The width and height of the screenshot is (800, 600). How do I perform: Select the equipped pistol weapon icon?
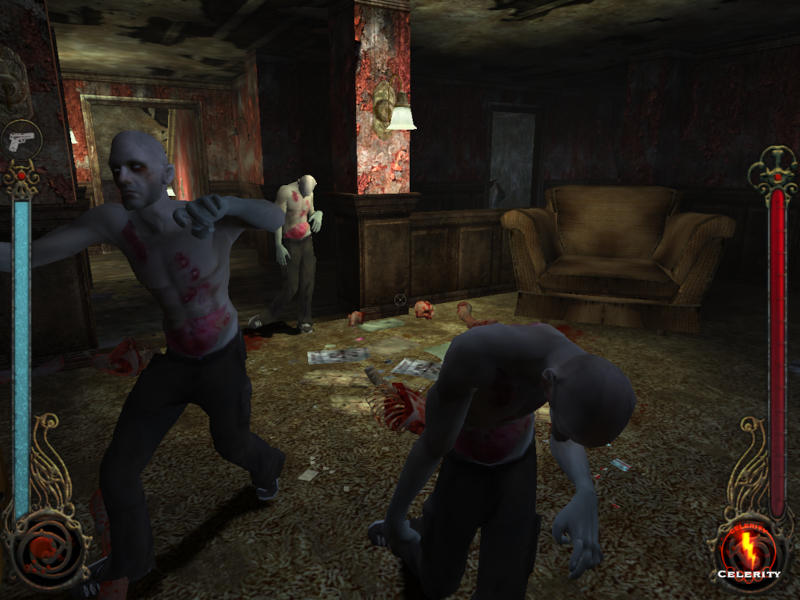[x=22, y=137]
